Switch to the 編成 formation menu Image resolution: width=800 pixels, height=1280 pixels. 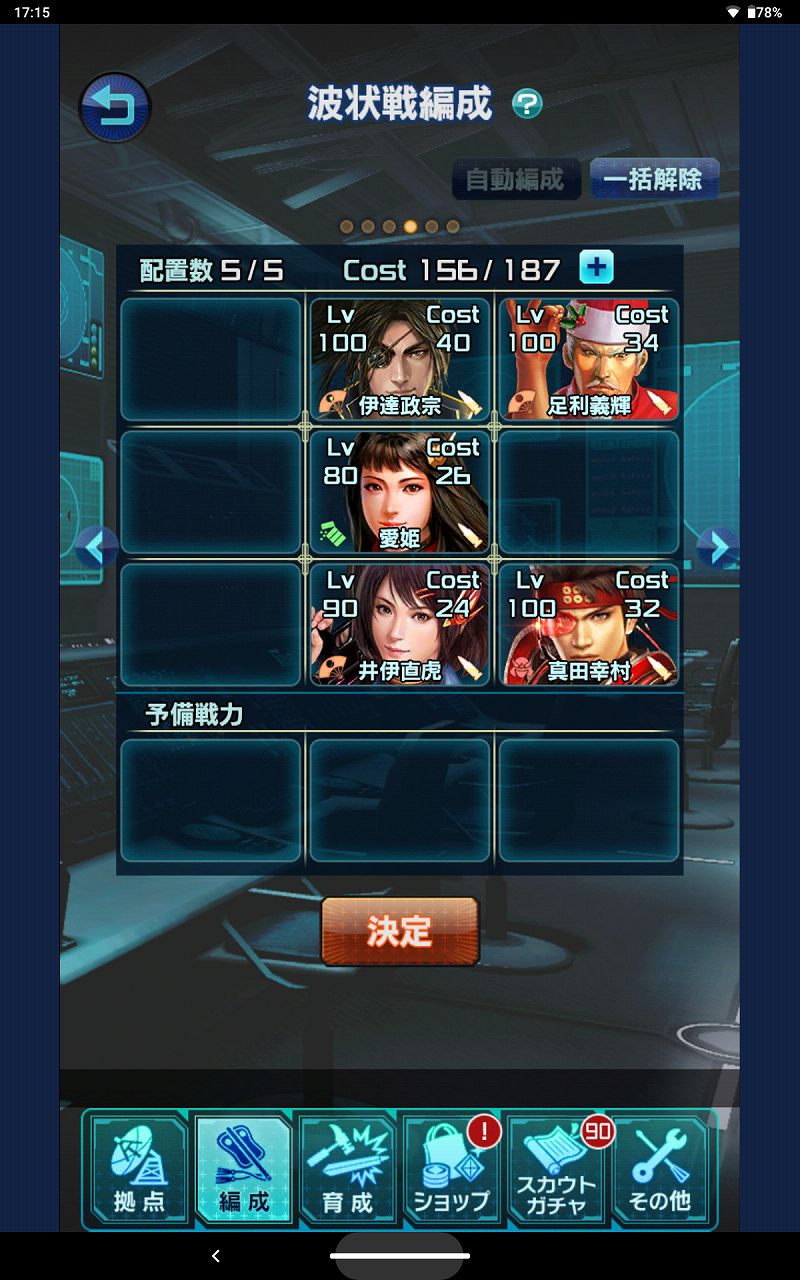tap(244, 1170)
